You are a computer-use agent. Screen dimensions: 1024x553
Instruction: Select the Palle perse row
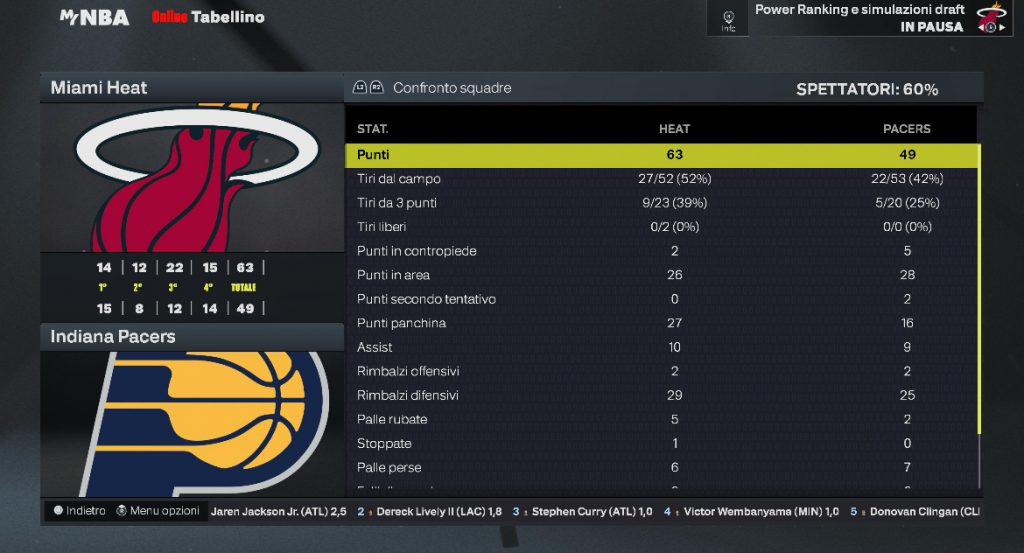pos(660,467)
